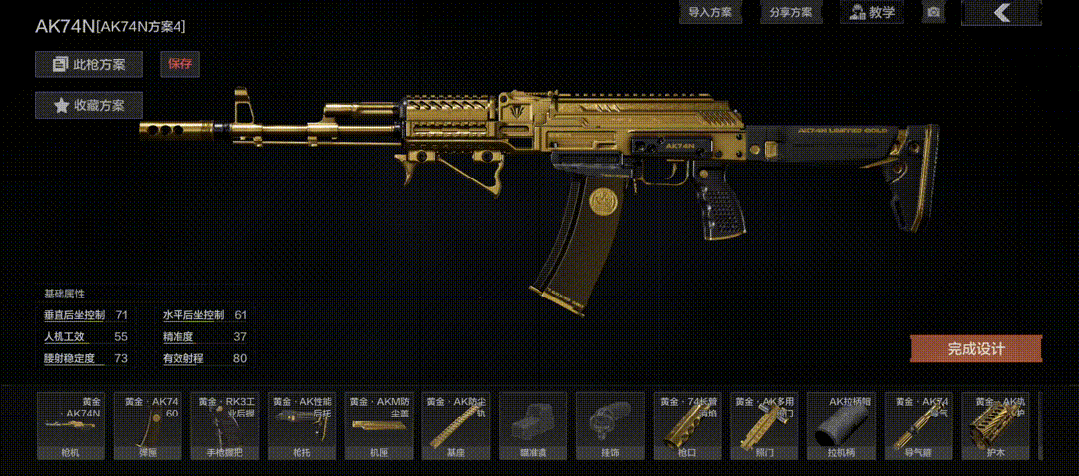Viewport: 1079px width, 476px height.
Task: Take a screenshot with the camera icon
Action: 933,13
